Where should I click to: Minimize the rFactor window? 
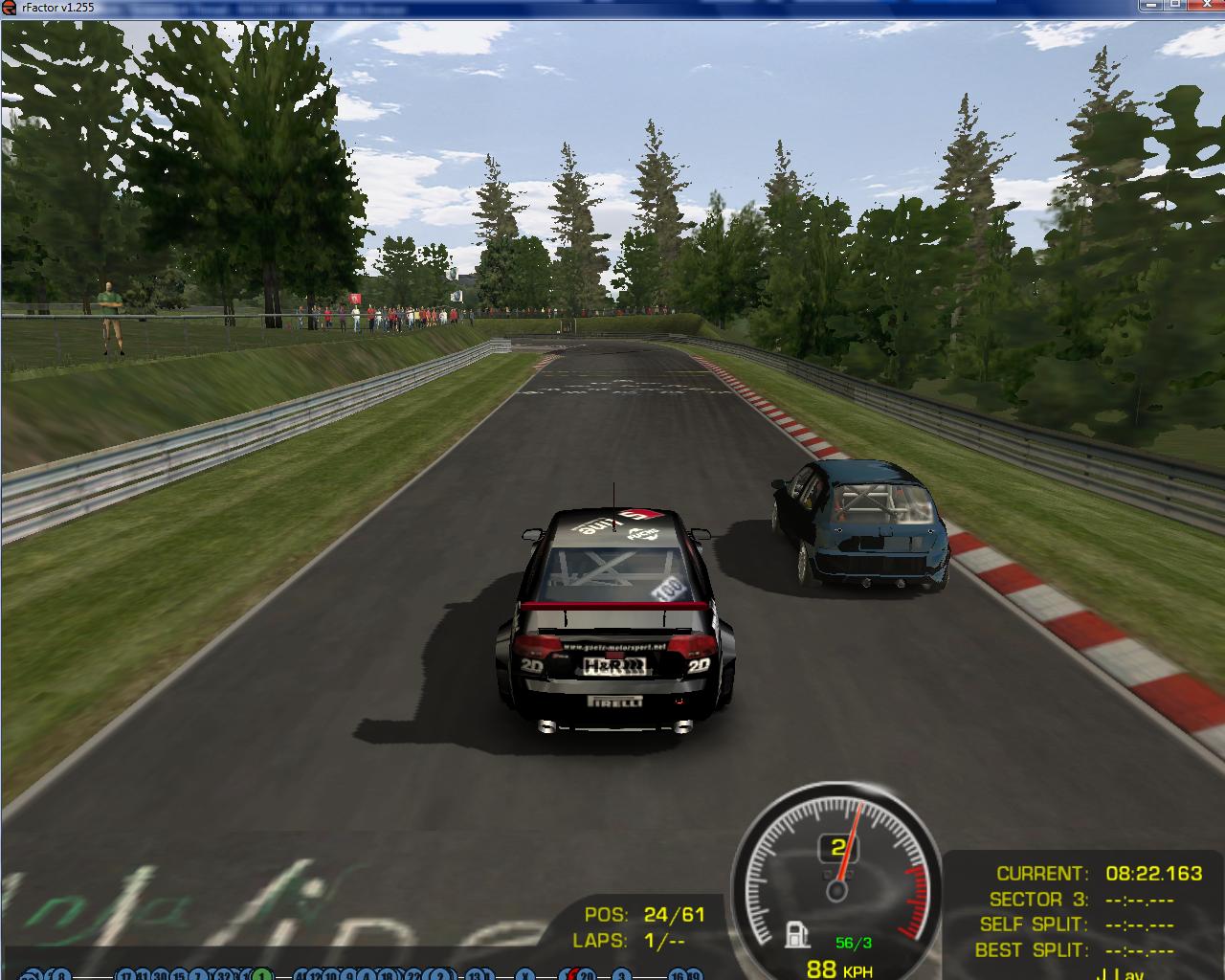(x=1151, y=6)
